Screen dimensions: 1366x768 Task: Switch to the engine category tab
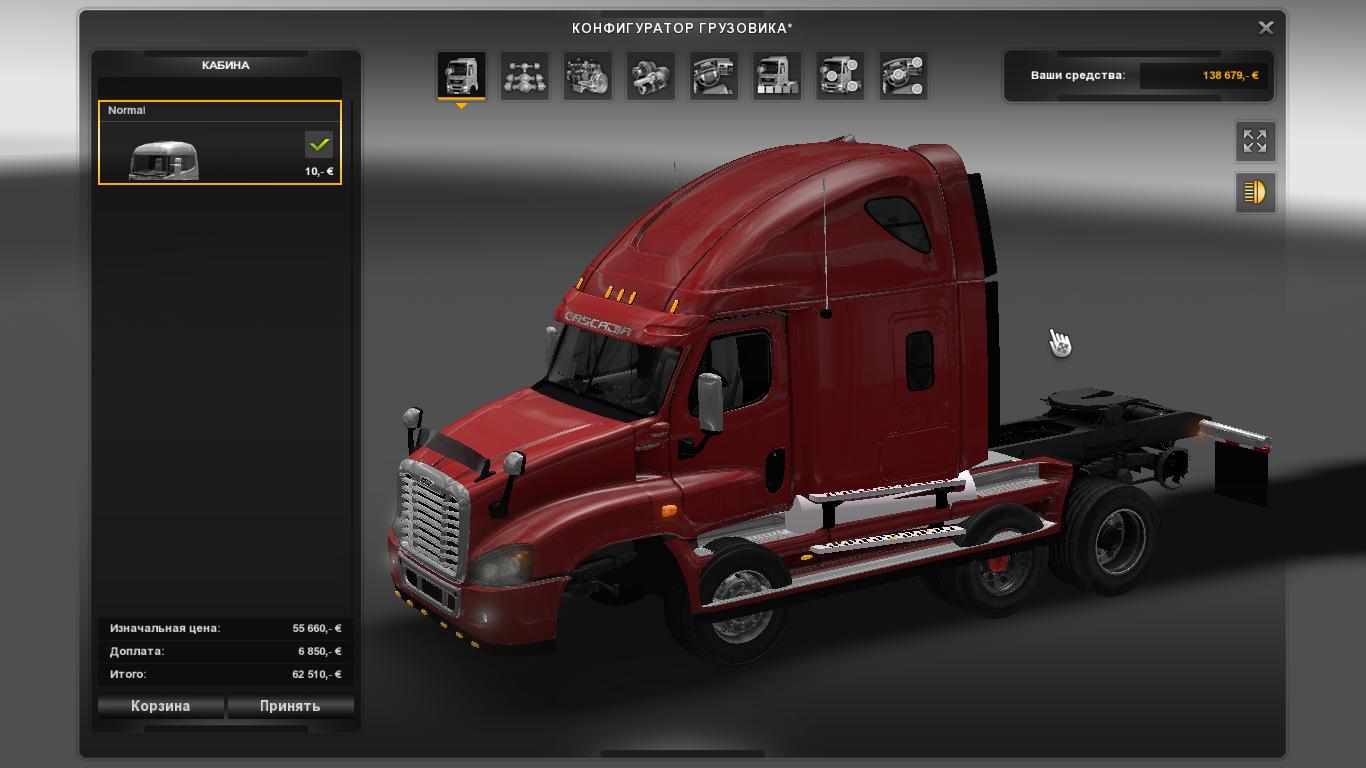[587, 76]
